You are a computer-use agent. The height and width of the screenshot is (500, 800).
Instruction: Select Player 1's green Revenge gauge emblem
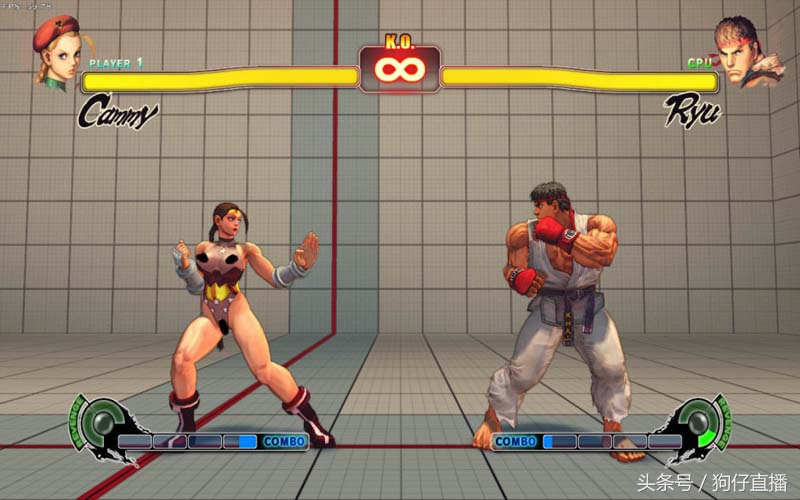[x=96, y=425]
